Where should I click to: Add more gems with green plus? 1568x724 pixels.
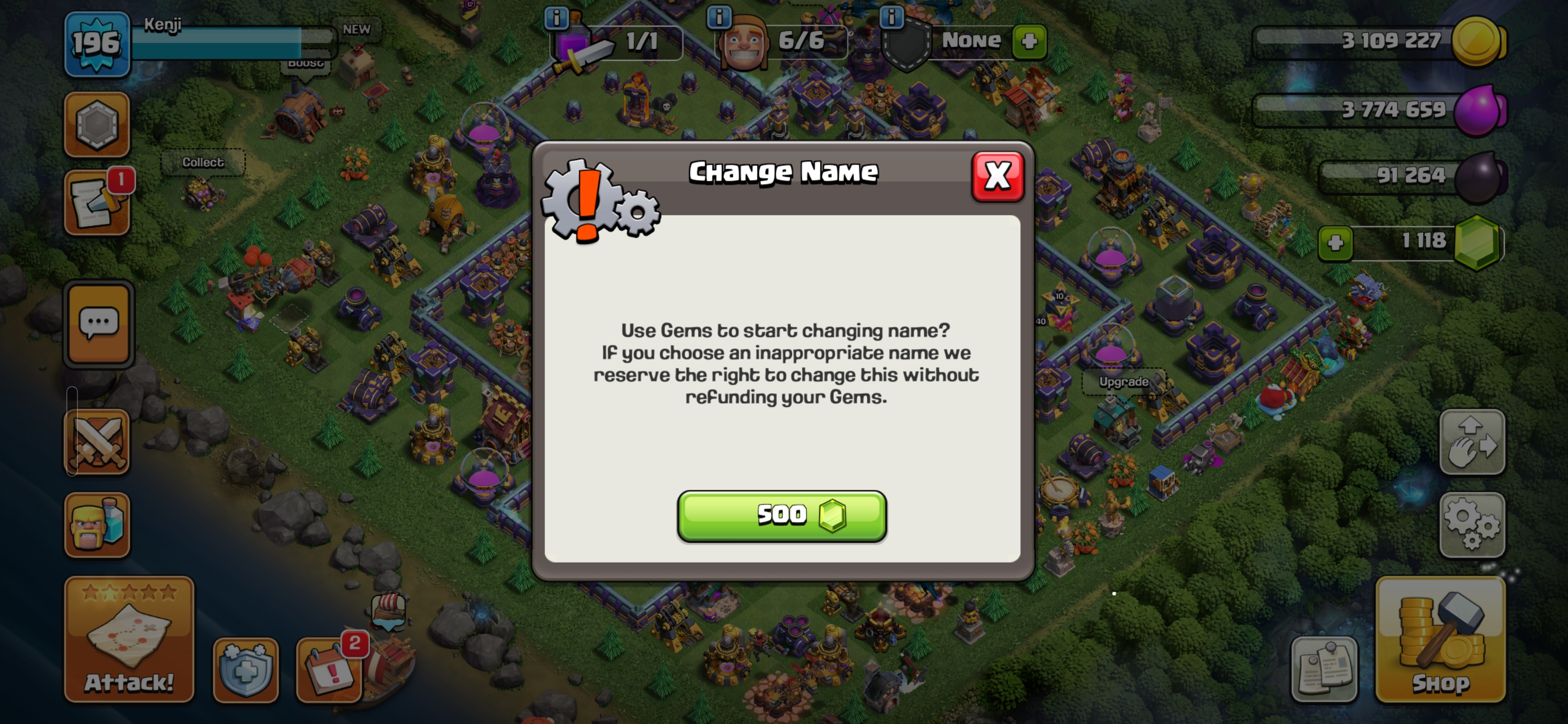1335,243
